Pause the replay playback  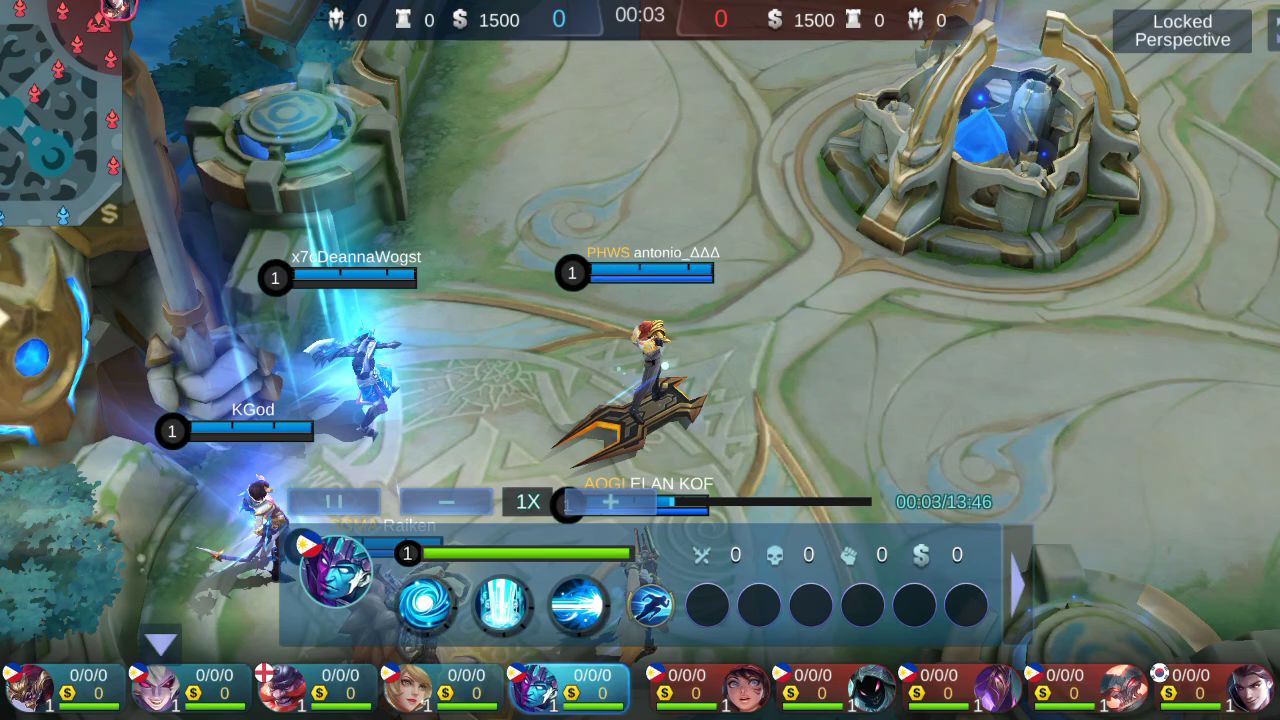(334, 501)
